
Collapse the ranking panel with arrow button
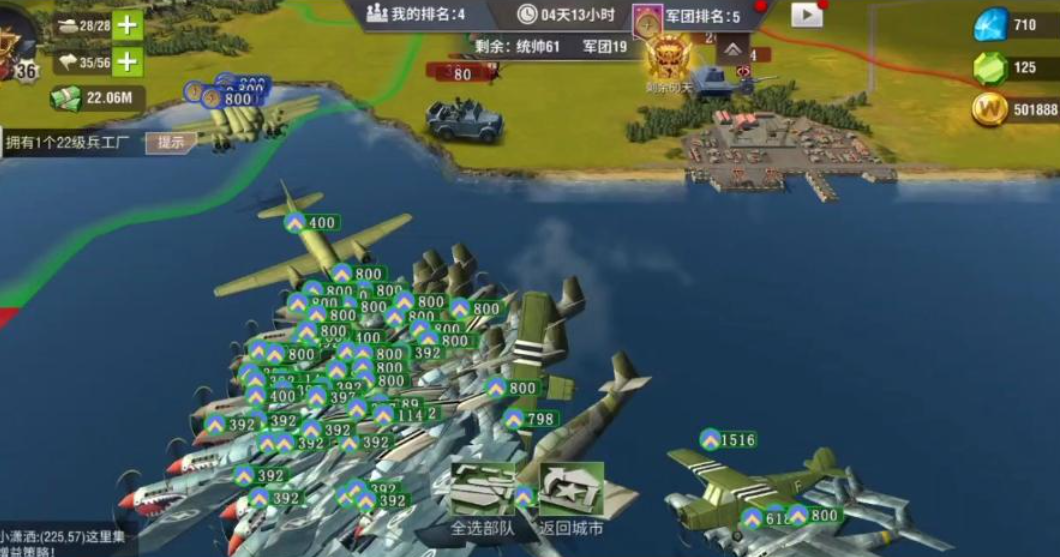pyautogui.click(x=733, y=49)
